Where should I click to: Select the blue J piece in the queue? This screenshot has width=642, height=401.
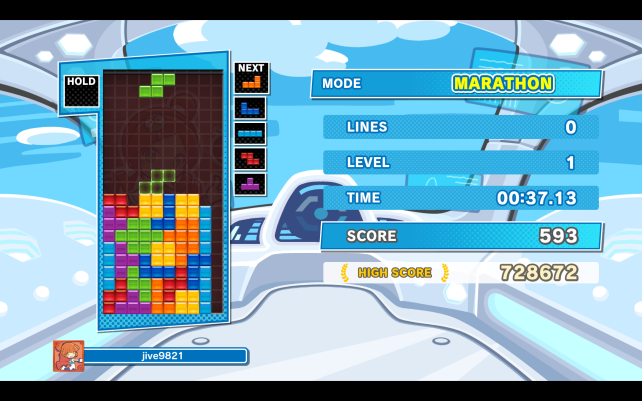tap(250, 108)
